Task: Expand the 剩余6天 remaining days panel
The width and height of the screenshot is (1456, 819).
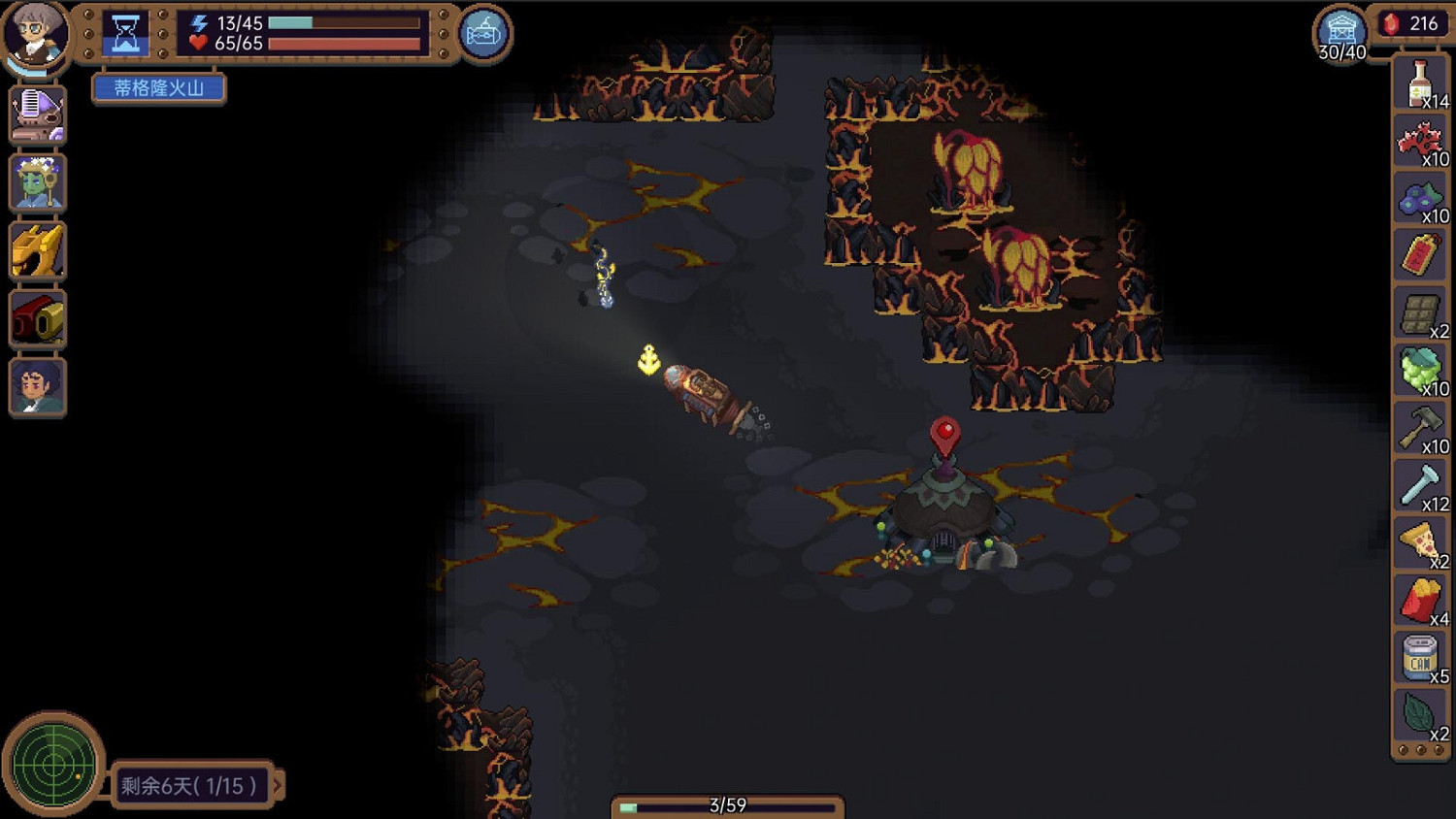Action: tap(189, 786)
